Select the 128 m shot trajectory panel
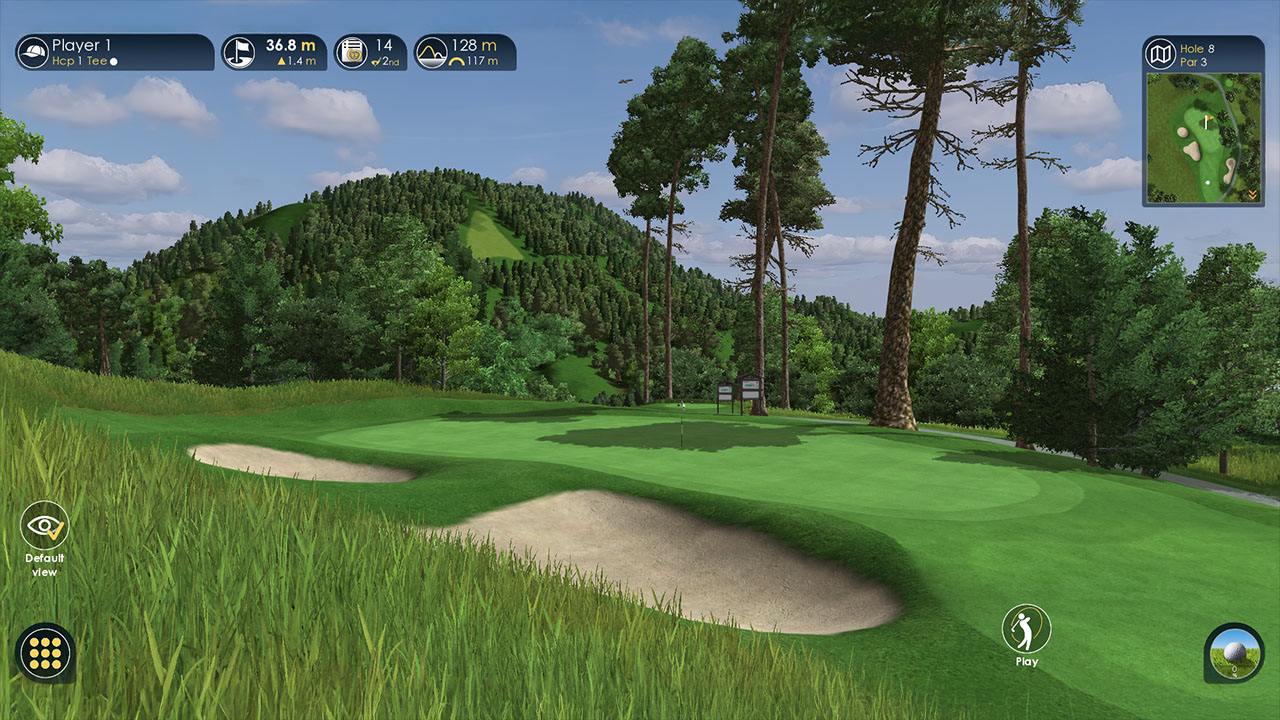Screen dimensions: 1280x720 point(465,52)
